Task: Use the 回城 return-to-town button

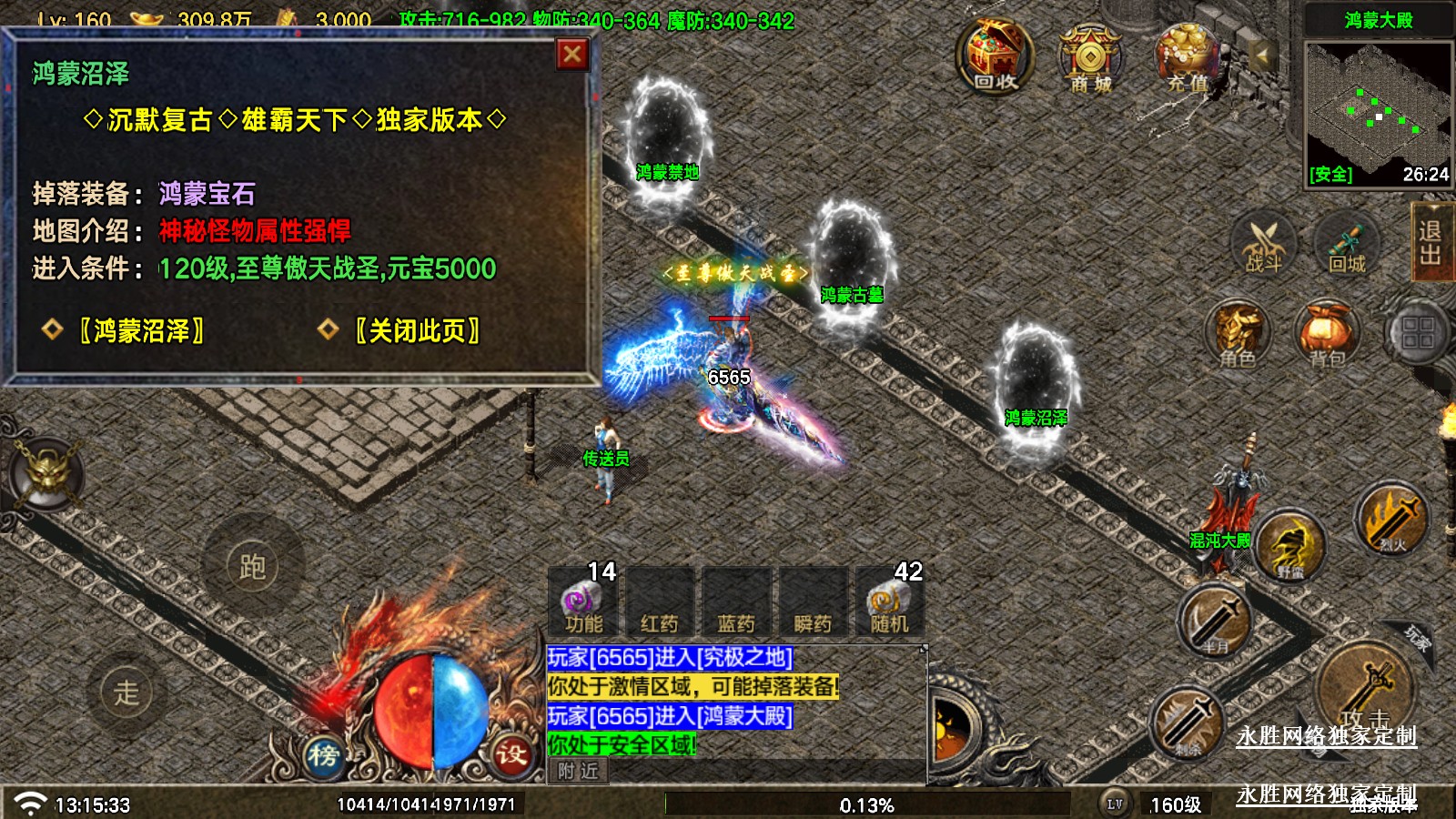Action: click(1347, 246)
